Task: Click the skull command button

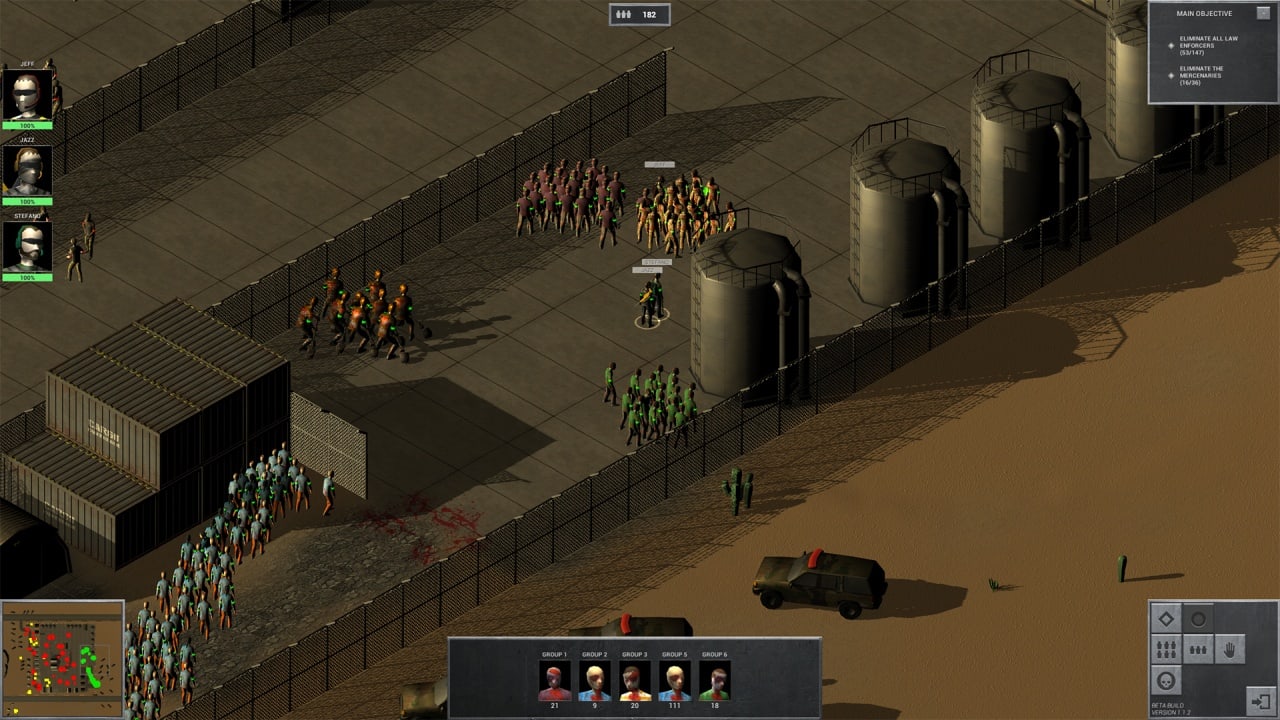Action: pyautogui.click(x=1166, y=681)
